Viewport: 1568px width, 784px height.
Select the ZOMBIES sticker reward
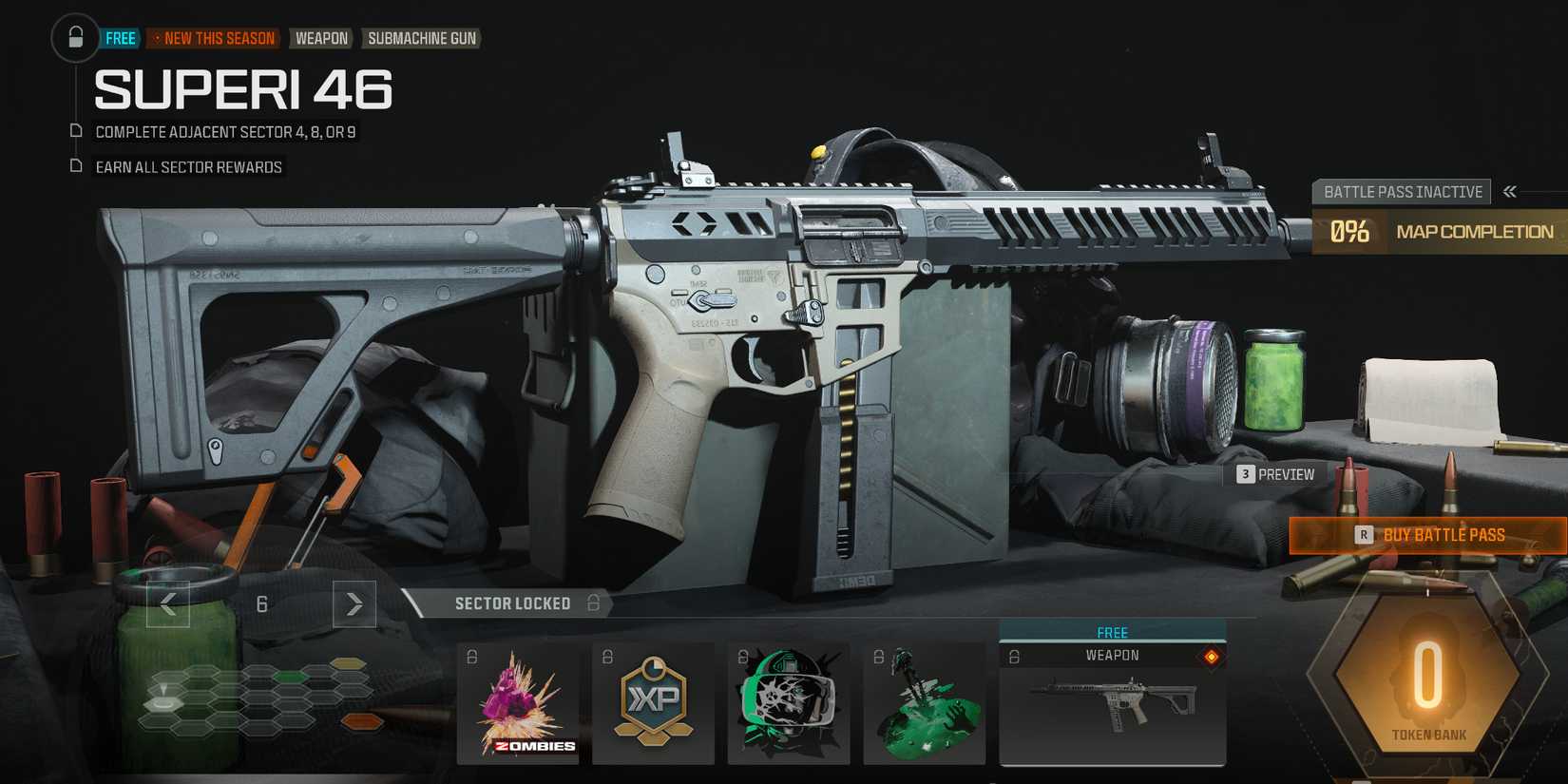(518, 703)
